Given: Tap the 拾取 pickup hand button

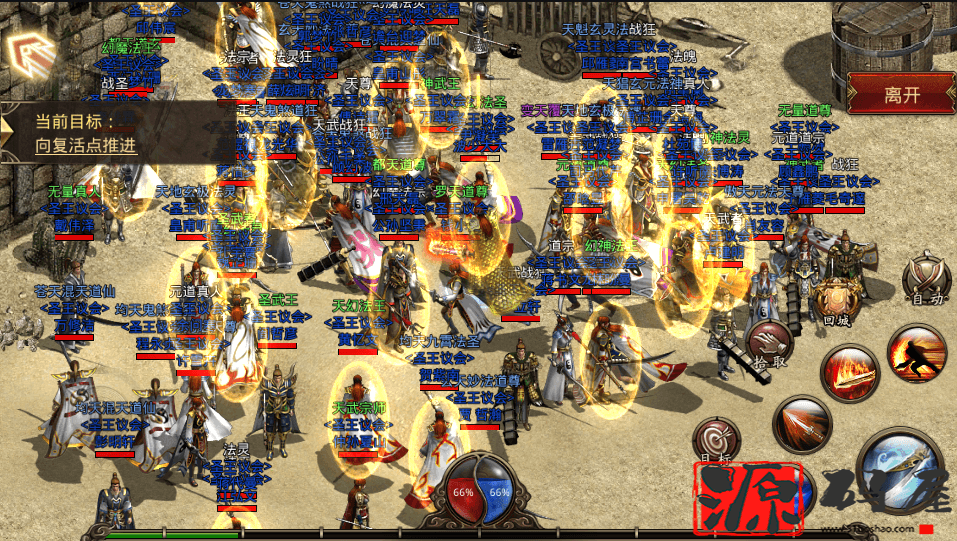Looking at the screenshot, I should coord(770,344).
